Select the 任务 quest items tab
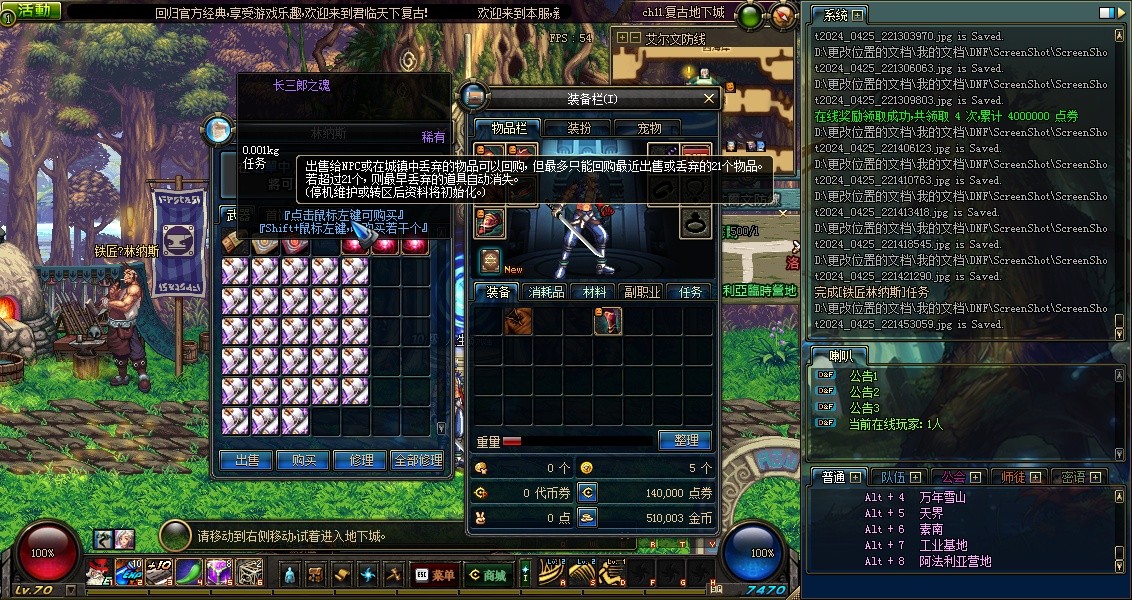Viewport: 1132px width, 600px height. tap(690, 292)
